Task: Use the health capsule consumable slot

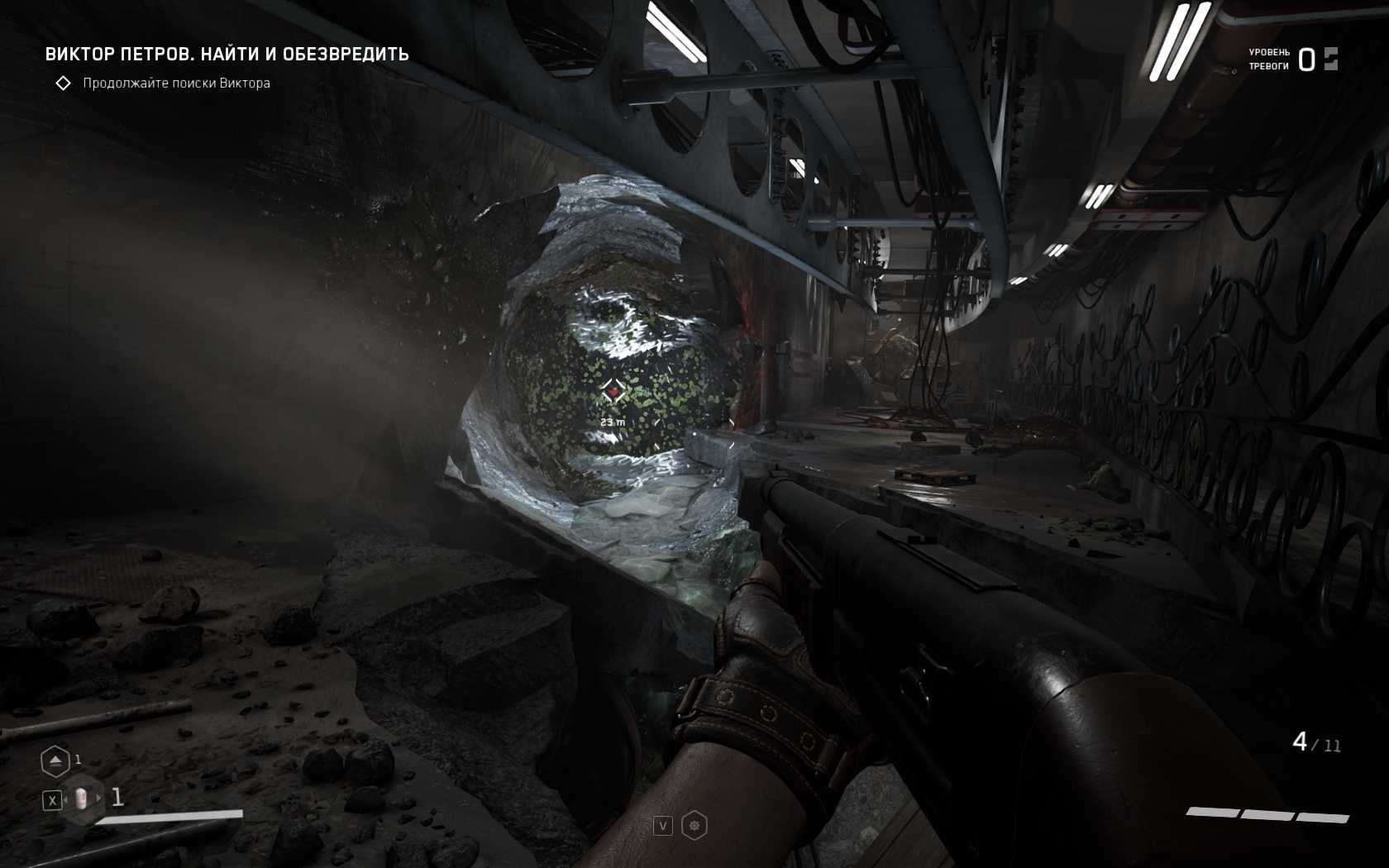Action: [81, 799]
